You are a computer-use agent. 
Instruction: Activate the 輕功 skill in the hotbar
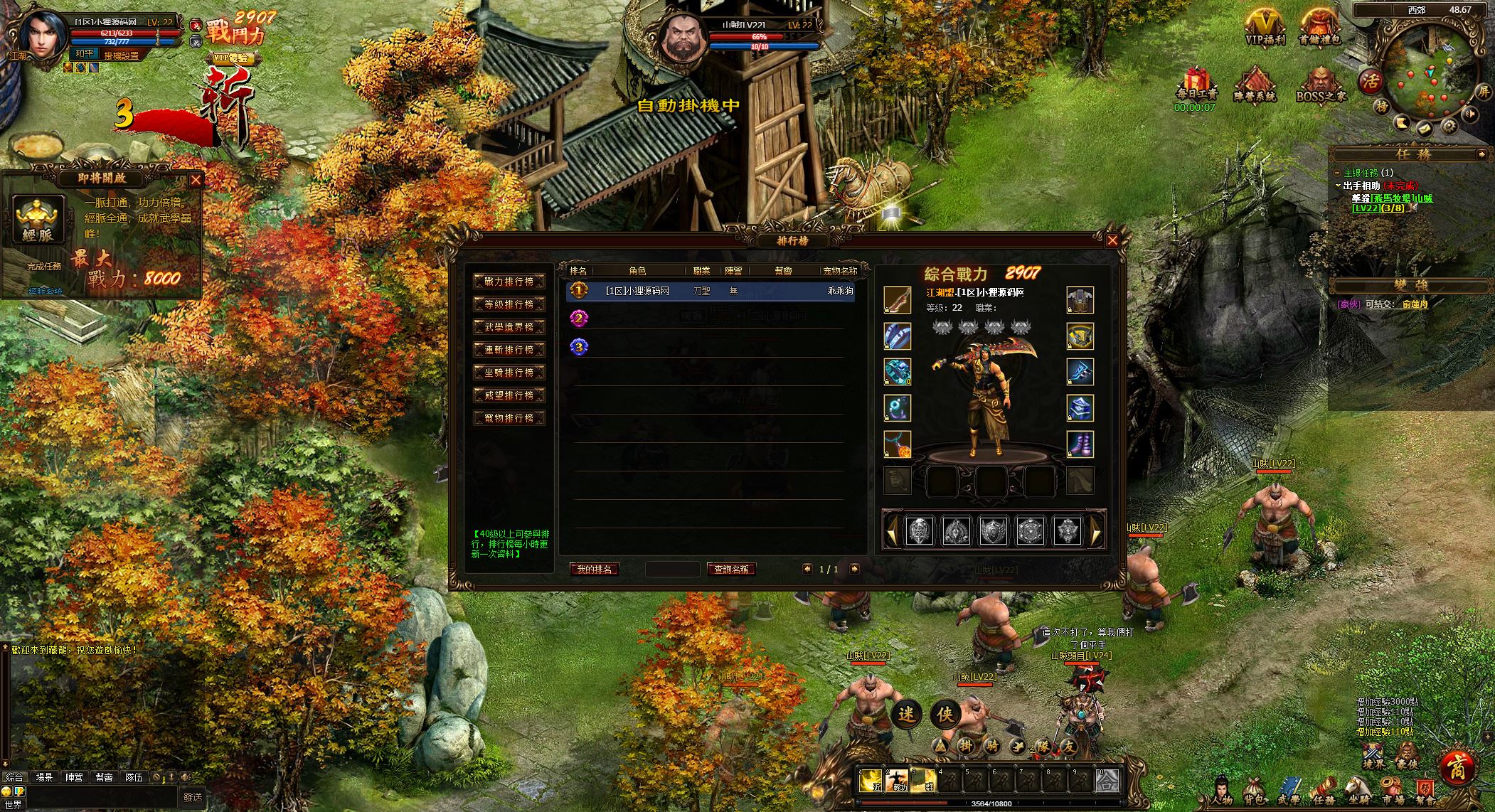click(898, 781)
